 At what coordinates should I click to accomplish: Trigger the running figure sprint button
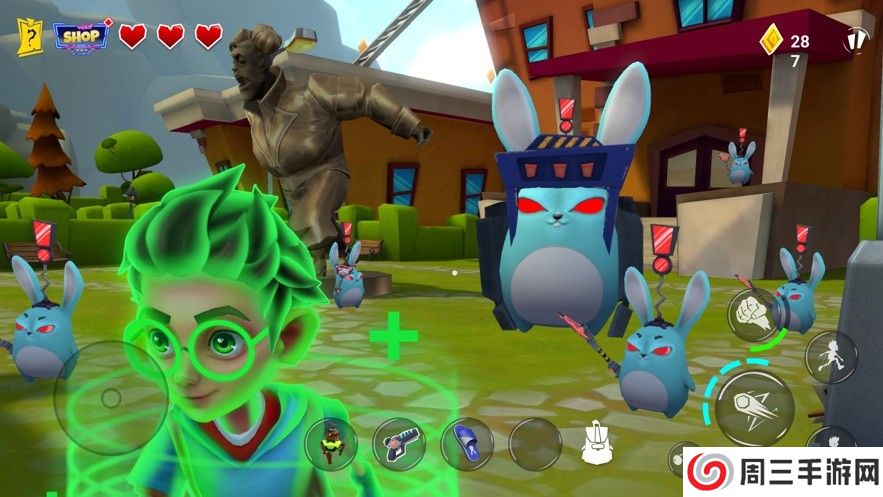tap(830, 356)
